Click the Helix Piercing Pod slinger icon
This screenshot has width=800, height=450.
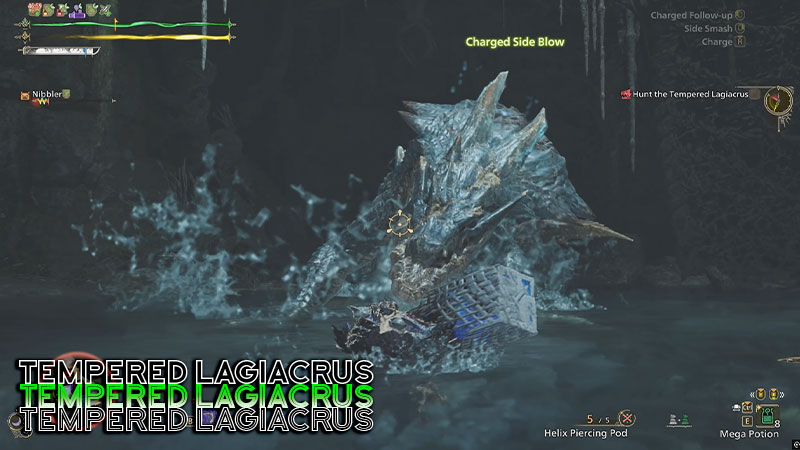[626, 418]
